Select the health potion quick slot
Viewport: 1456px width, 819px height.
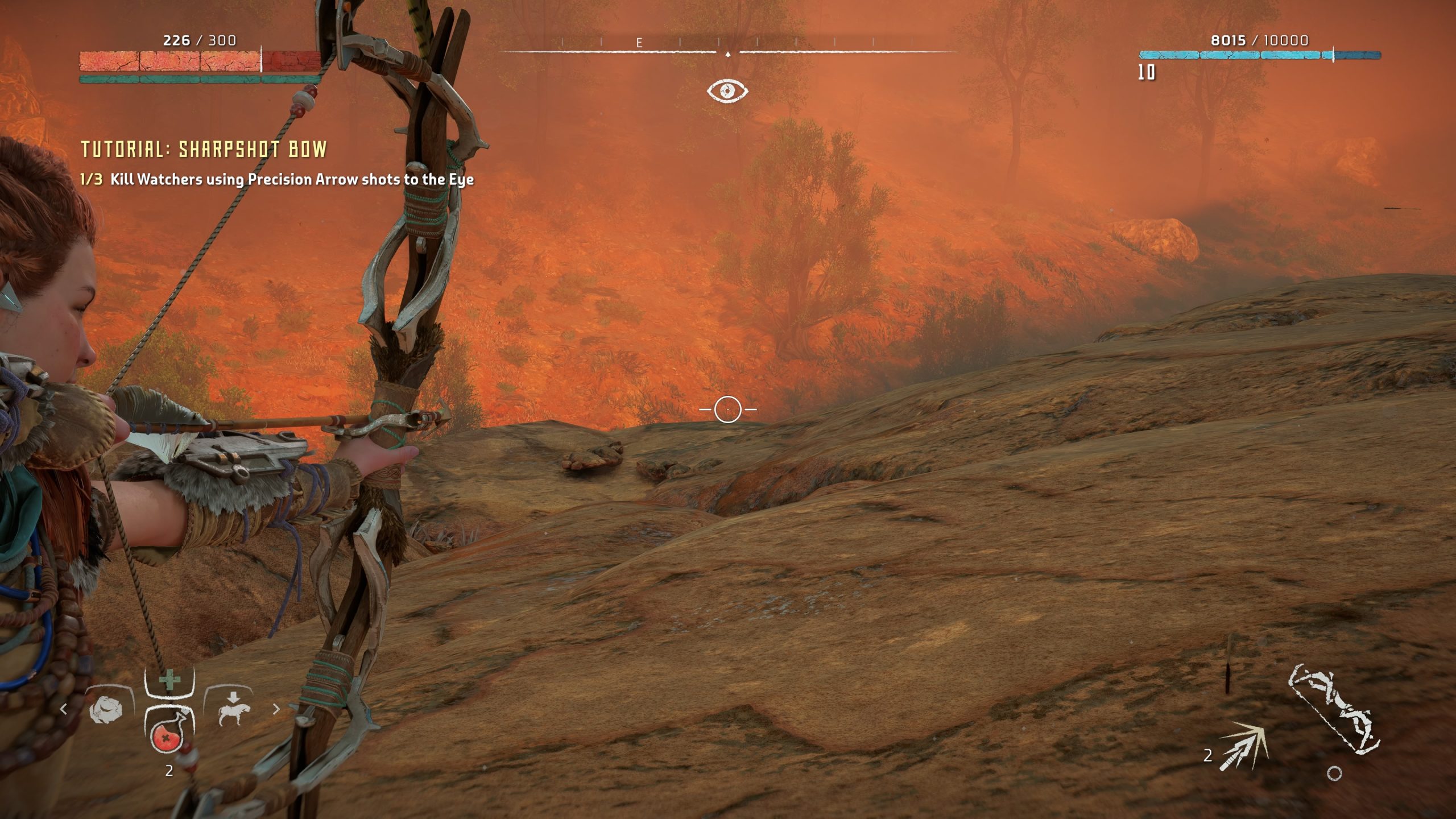pyautogui.click(x=169, y=737)
